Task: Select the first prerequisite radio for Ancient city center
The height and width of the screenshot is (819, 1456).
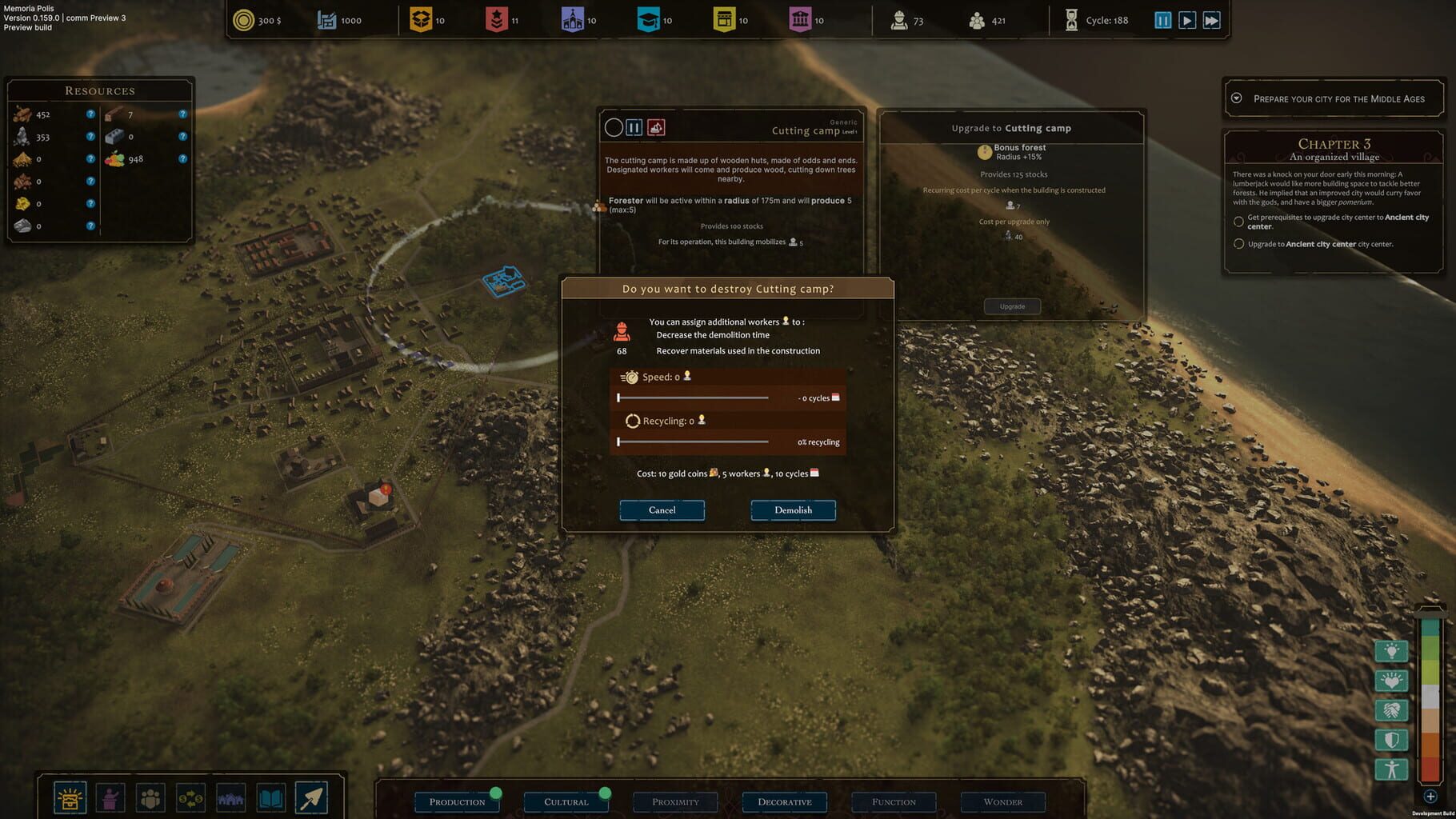Action: [1238, 222]
